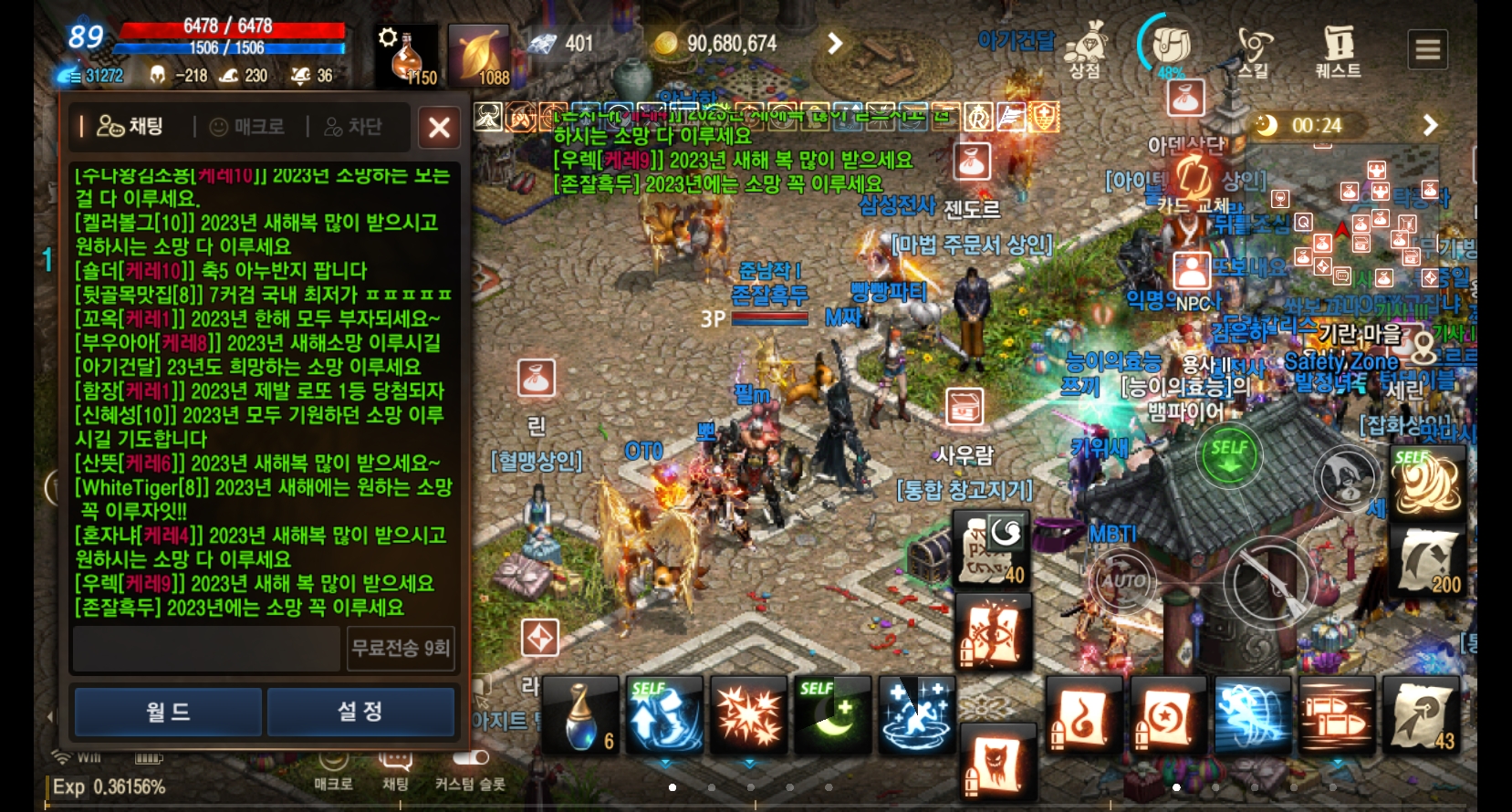
Task: Open the hamburger menu at top right
Action: pos(1428,48)
